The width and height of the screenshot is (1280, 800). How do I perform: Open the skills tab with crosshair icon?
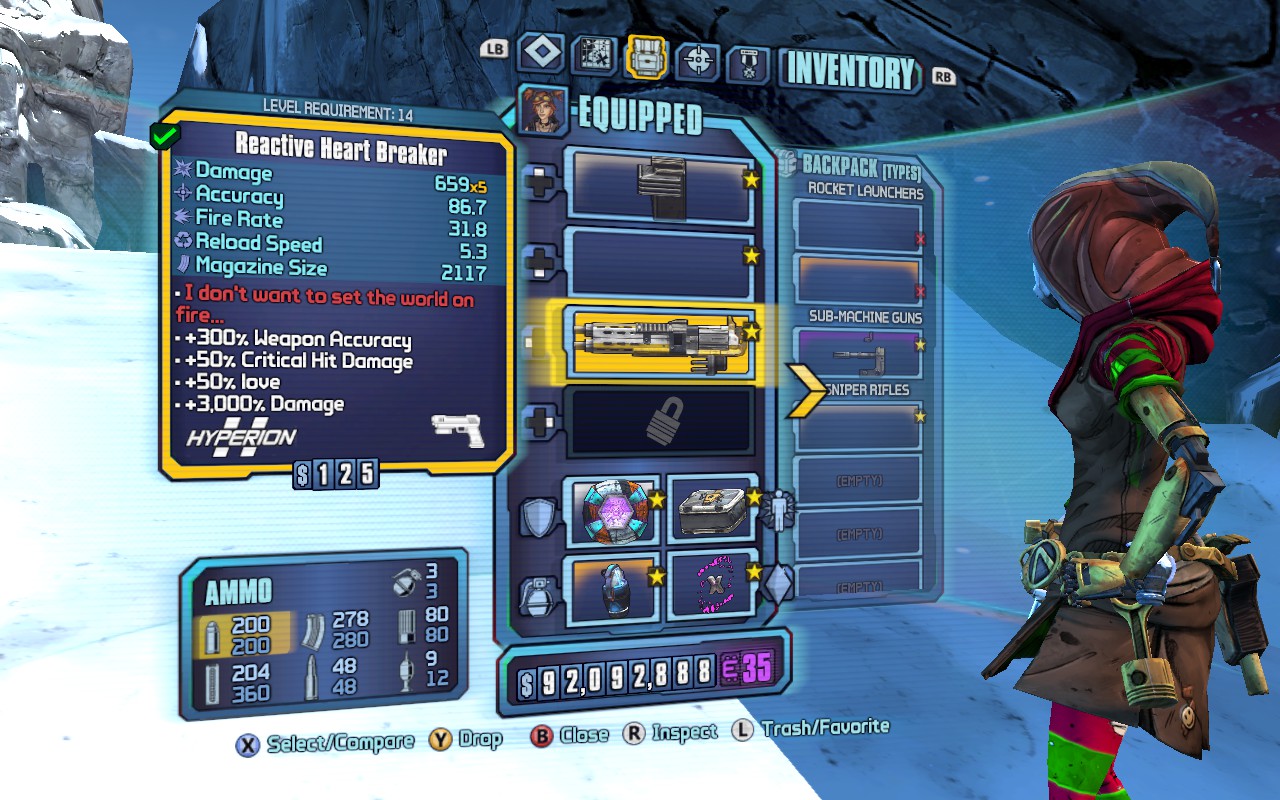(x=698, y=60)
